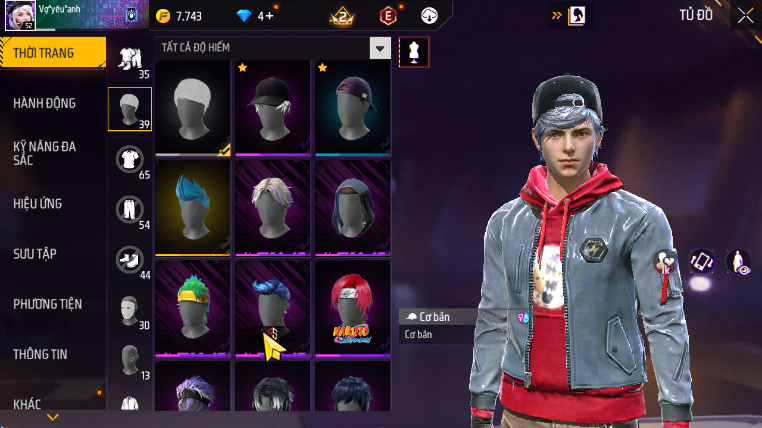Viewport: 762px width, 428px height.
Task: Switch to the Hành Động tab
Action: [45, 103]
